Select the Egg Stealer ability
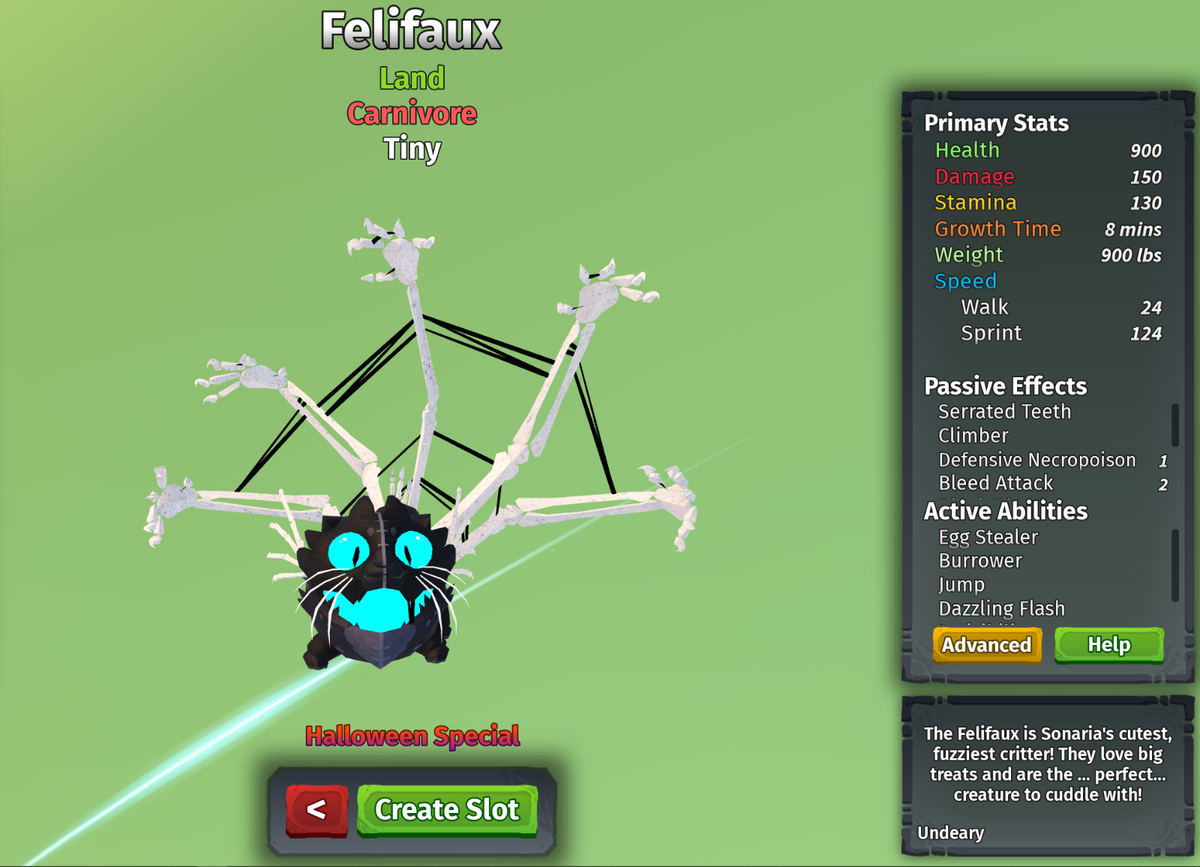Screen dimensions: 1200x867 tap(988, 537)
